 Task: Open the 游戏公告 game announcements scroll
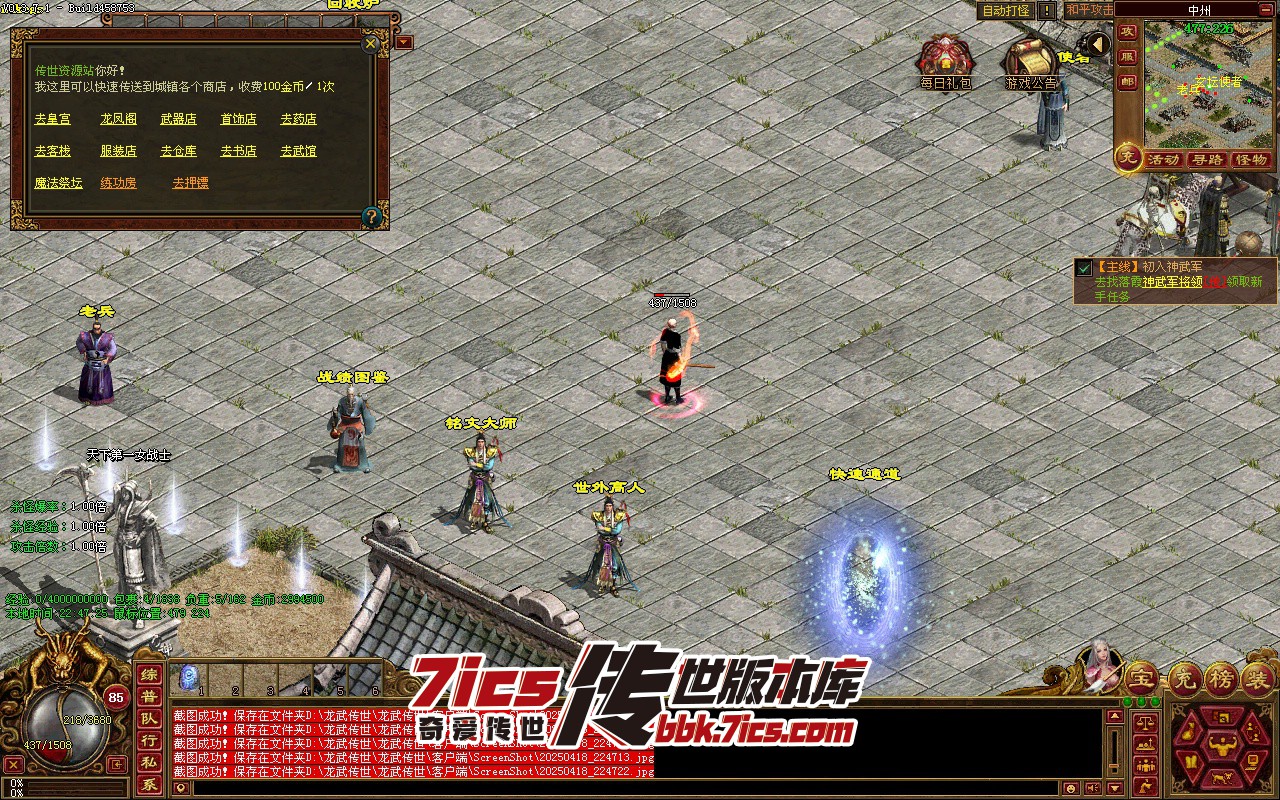tap(1030, 62)
